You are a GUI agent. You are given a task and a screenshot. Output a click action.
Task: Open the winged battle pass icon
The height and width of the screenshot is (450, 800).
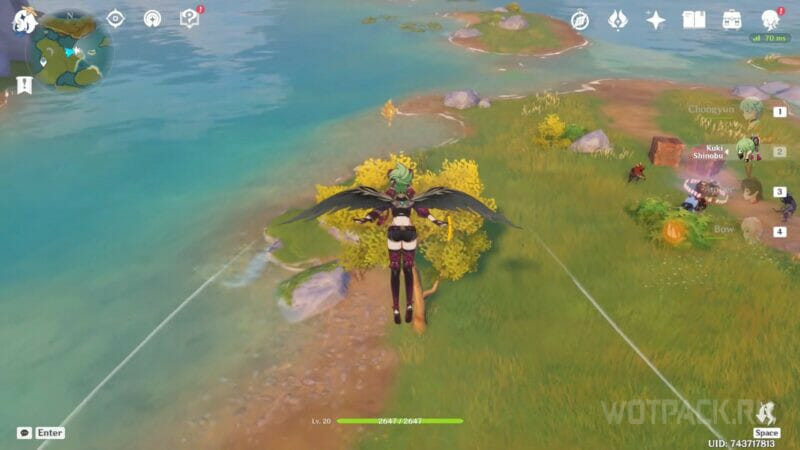pyautogui.click(x=617, y=20)
